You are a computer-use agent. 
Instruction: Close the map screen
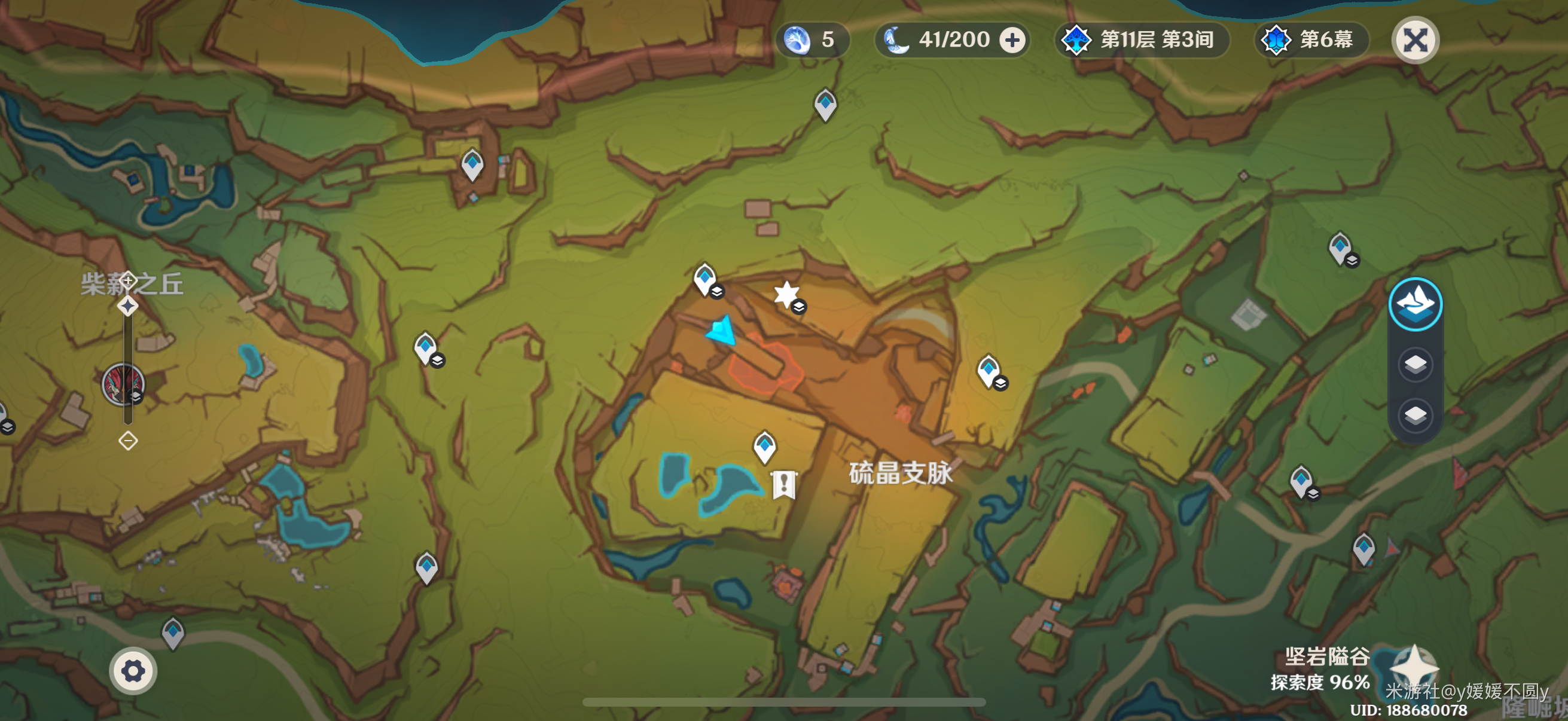pos(1415,40)
